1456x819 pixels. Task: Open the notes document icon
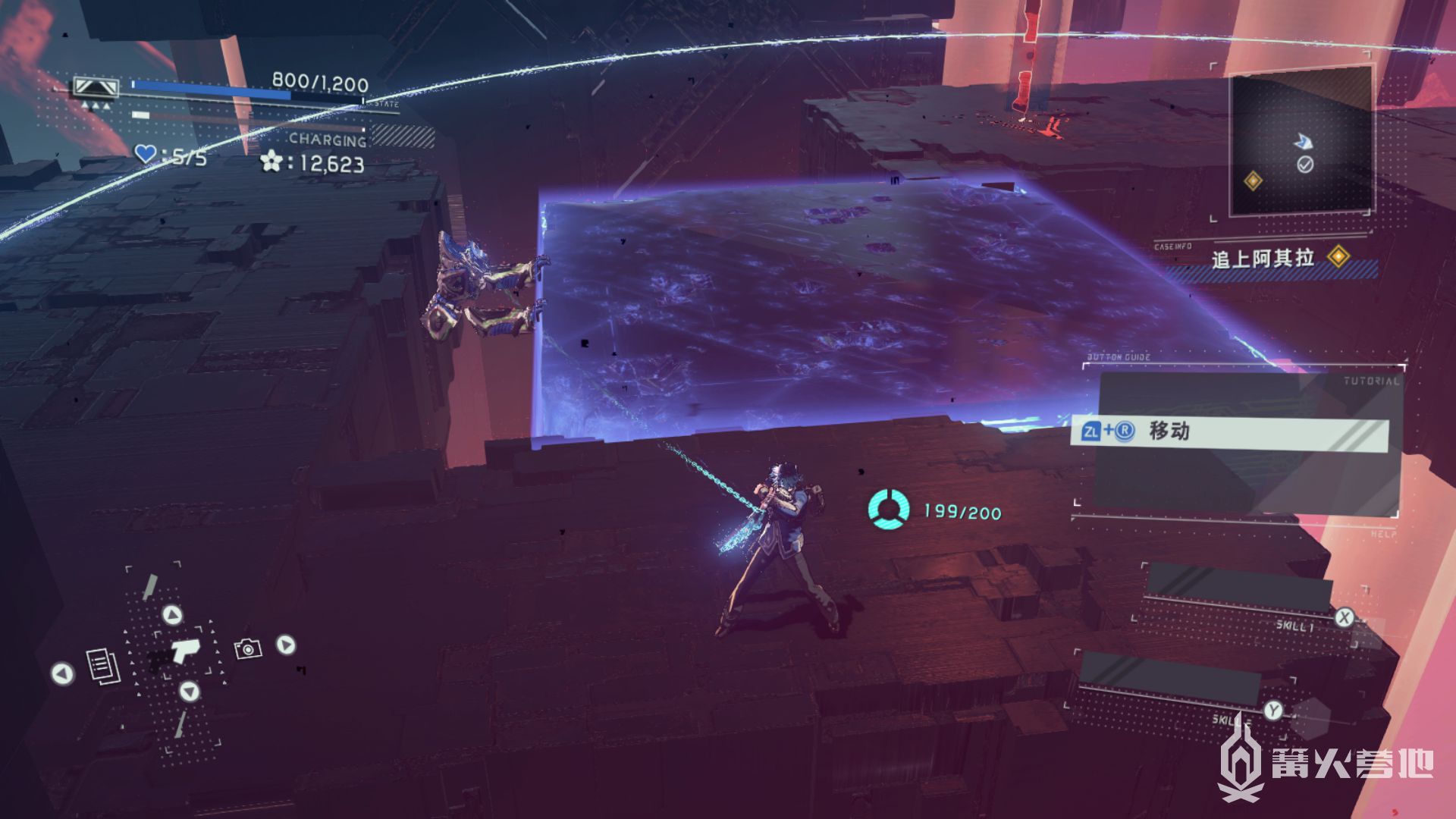pos(103,667)
